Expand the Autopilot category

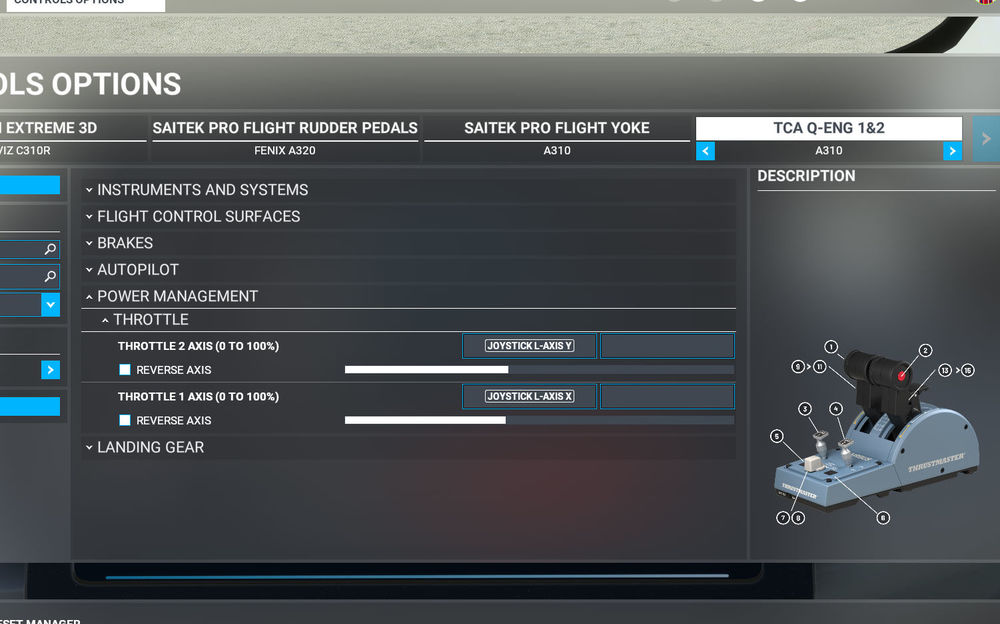(x=138, y=270)
